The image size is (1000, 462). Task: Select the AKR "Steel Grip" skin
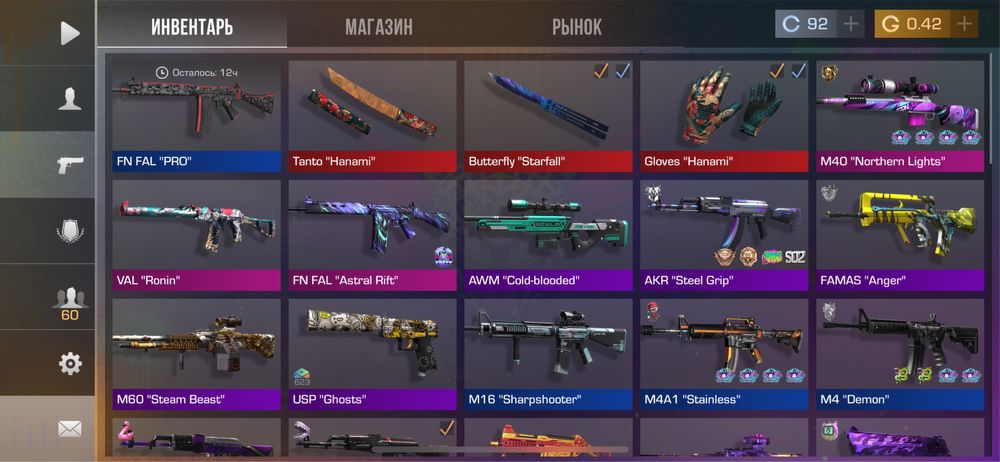click(x=724, y=234)
